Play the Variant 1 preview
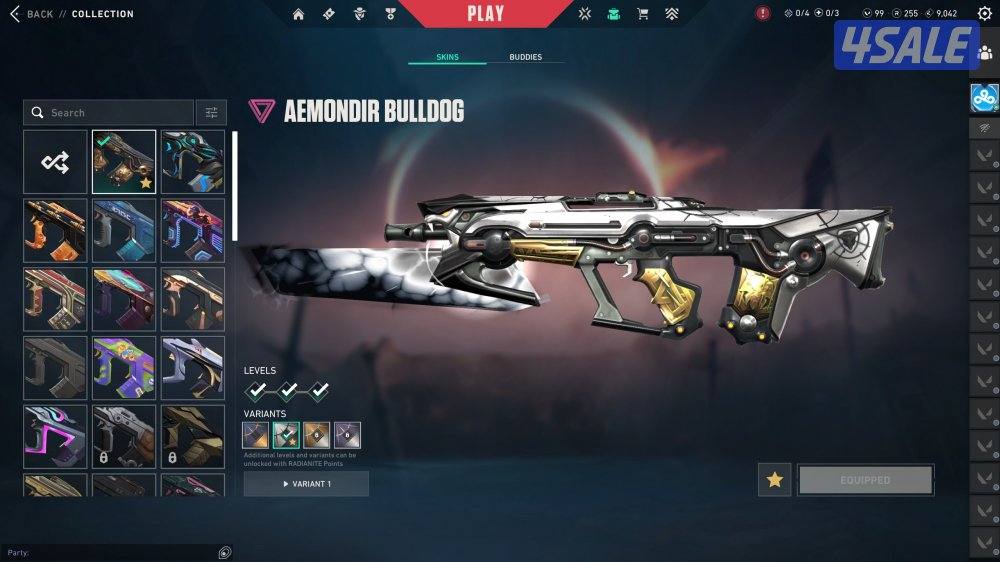 (306, 484)
